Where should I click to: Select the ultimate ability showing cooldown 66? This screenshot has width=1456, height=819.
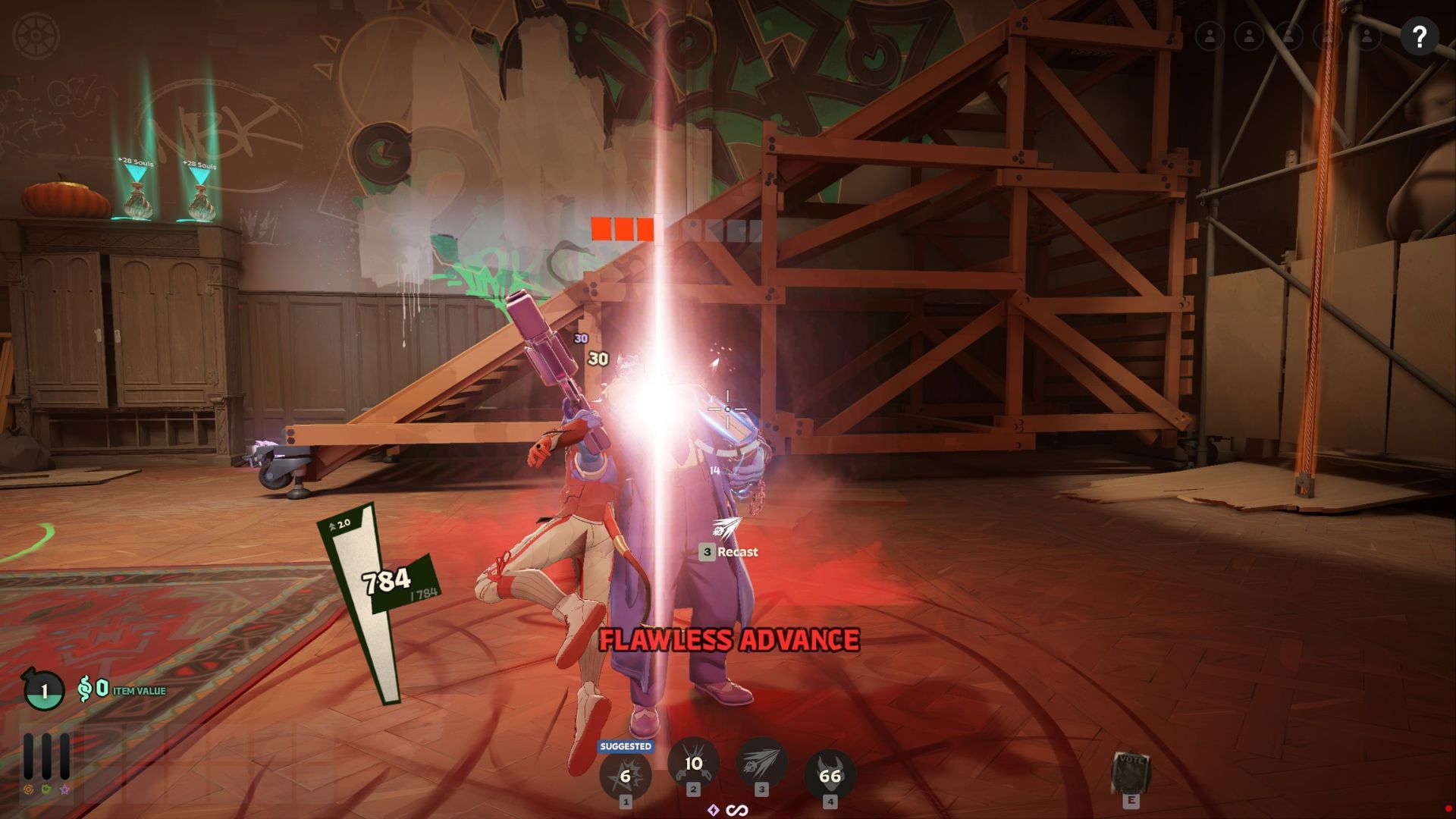(x=830, y=775)
